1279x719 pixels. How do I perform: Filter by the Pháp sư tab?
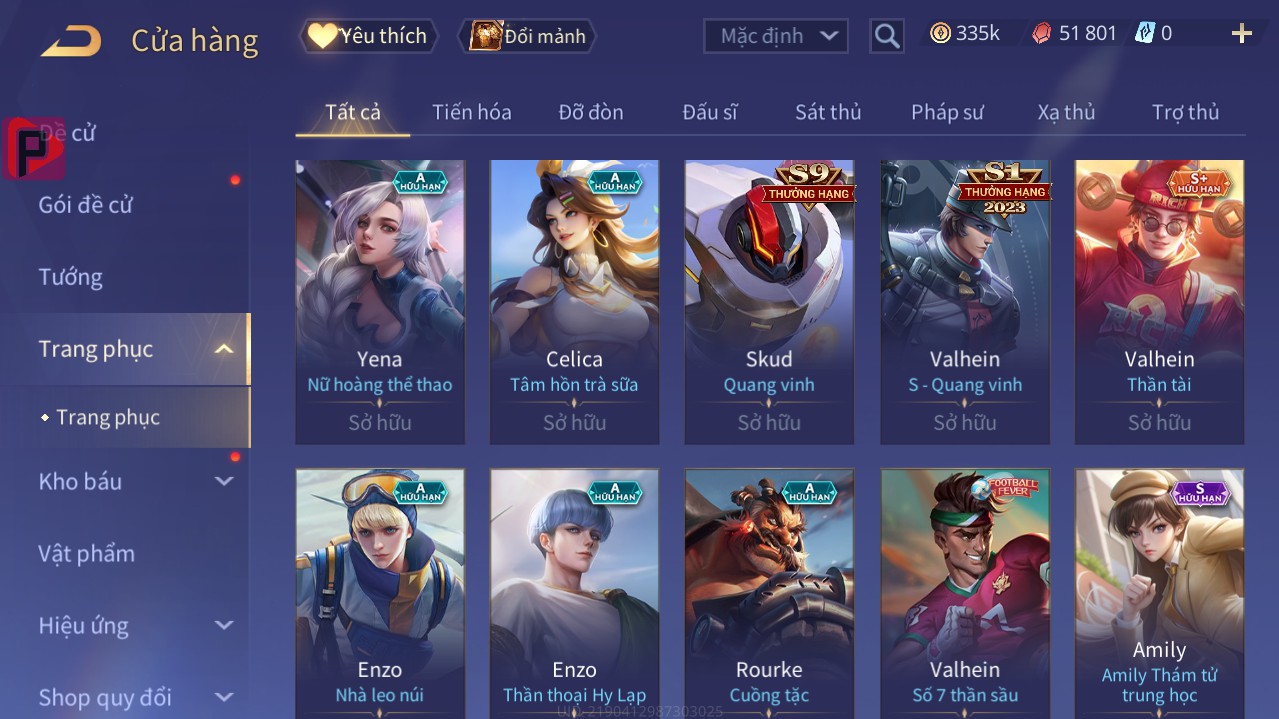point(947,112)
